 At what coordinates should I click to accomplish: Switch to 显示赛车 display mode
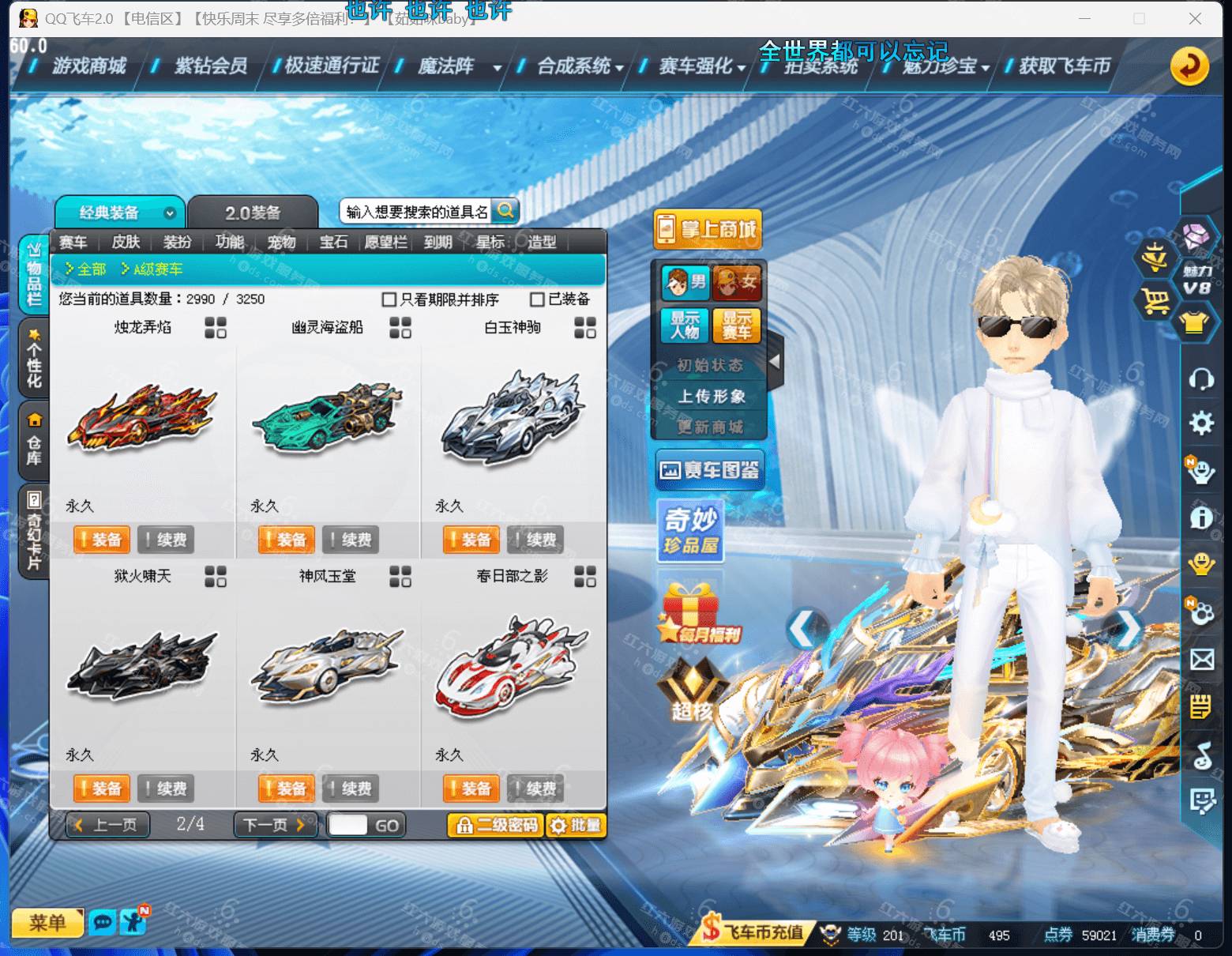click(x=738, y=326)
